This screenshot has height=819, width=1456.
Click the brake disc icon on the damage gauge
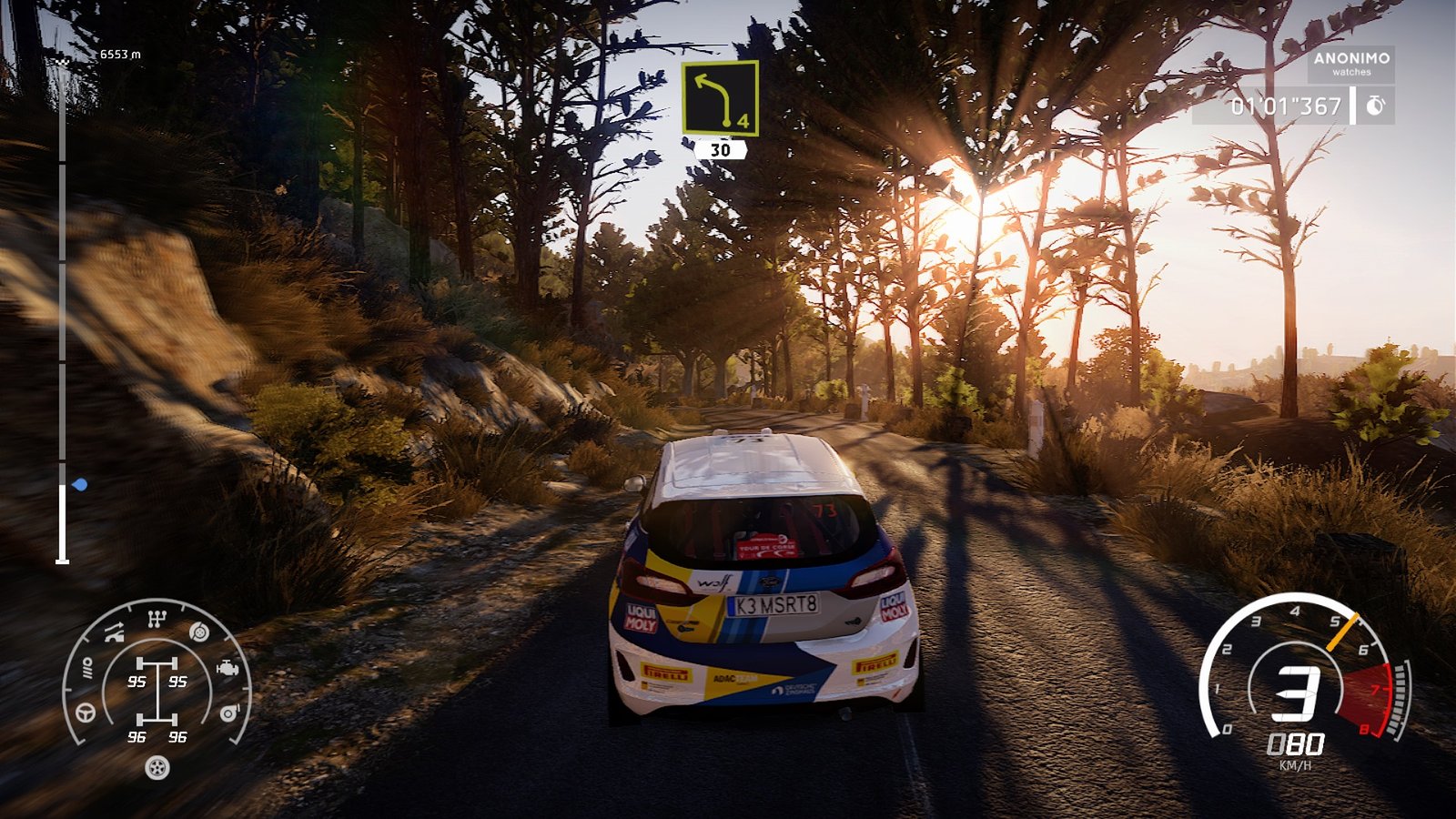pos(198,632)
